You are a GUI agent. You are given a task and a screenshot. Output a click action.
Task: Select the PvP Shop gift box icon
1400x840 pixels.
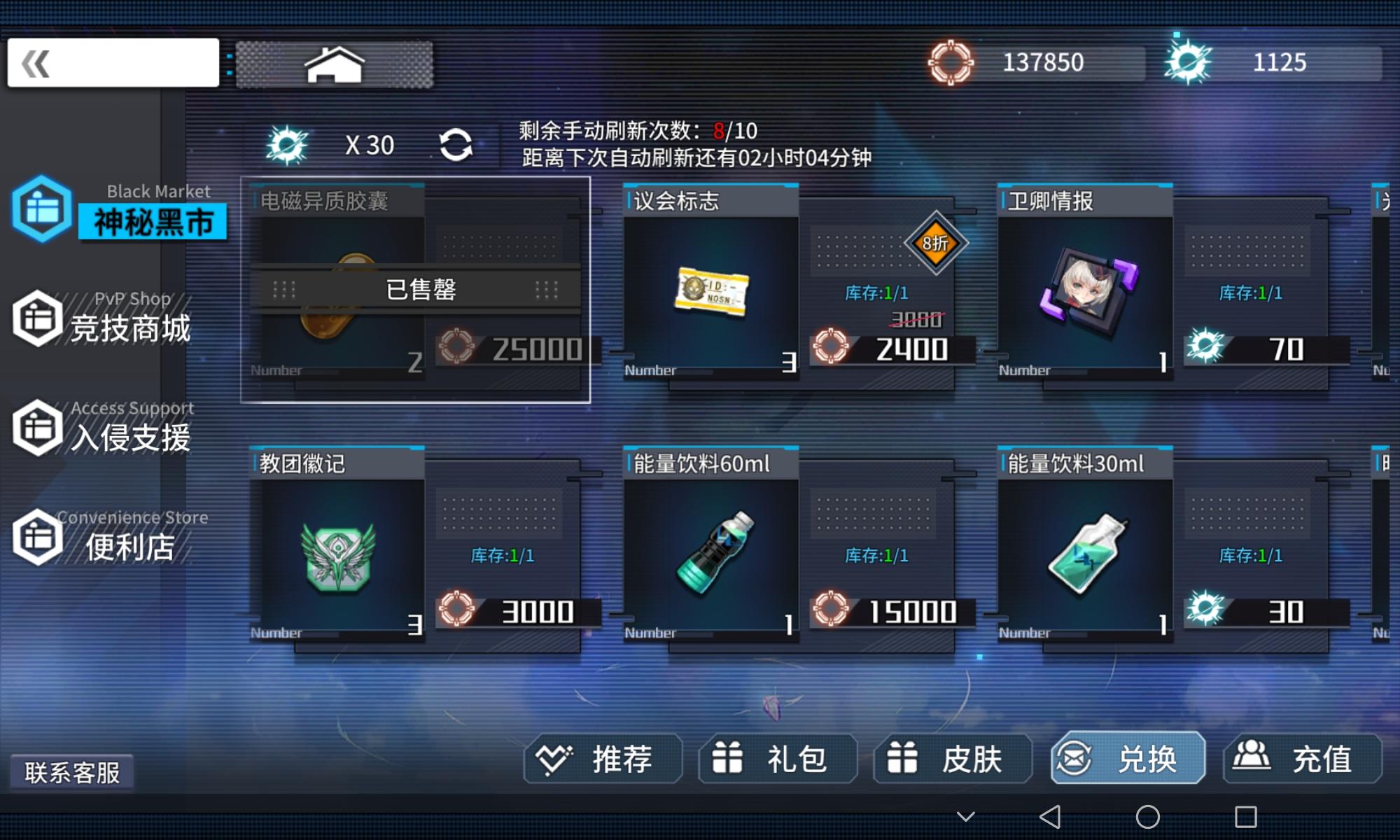(x=38, y=318)
